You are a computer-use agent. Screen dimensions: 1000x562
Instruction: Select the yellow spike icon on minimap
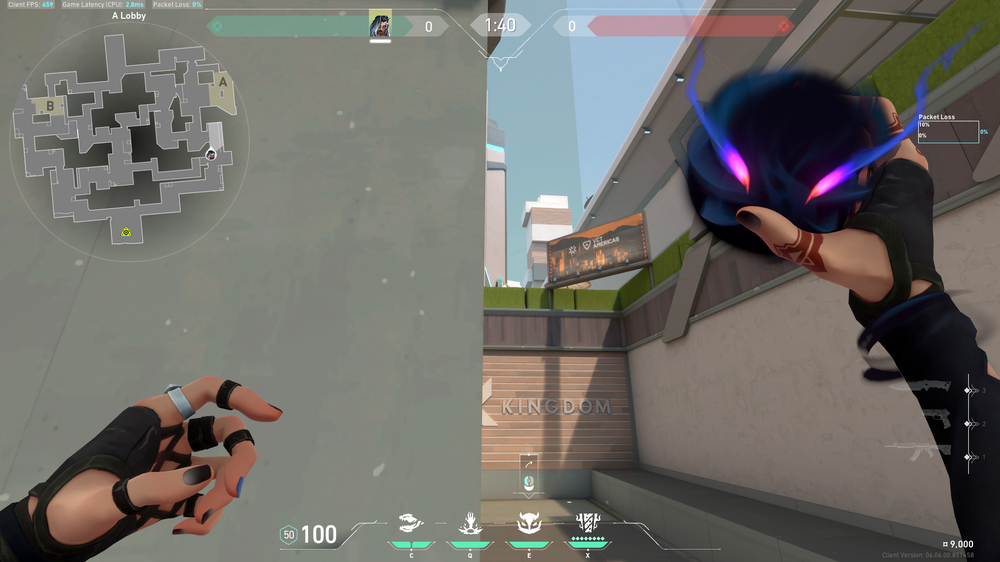tap(127, 232)
